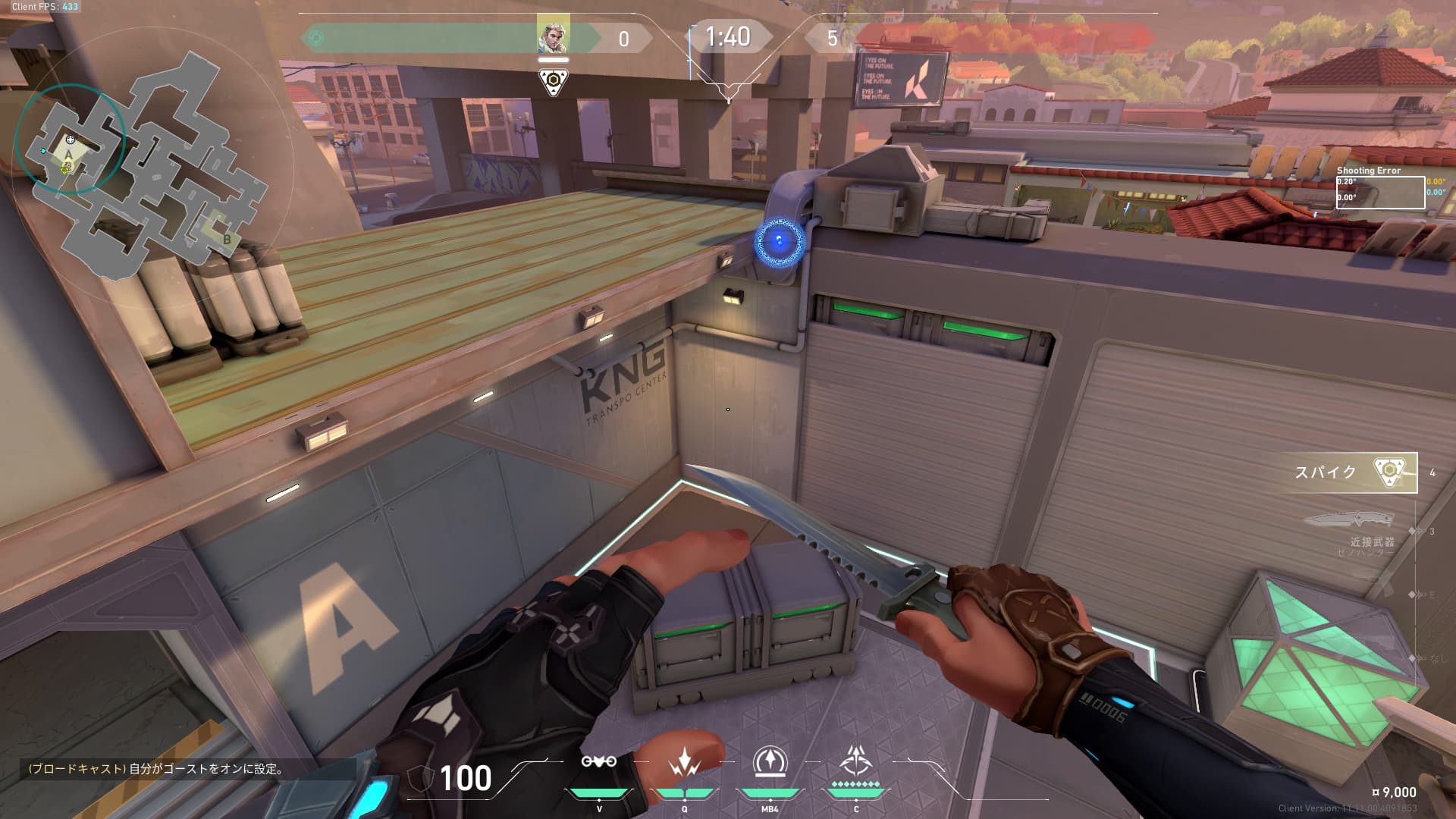Select the Owl Drone ability icon

click(x=599, y=762)
